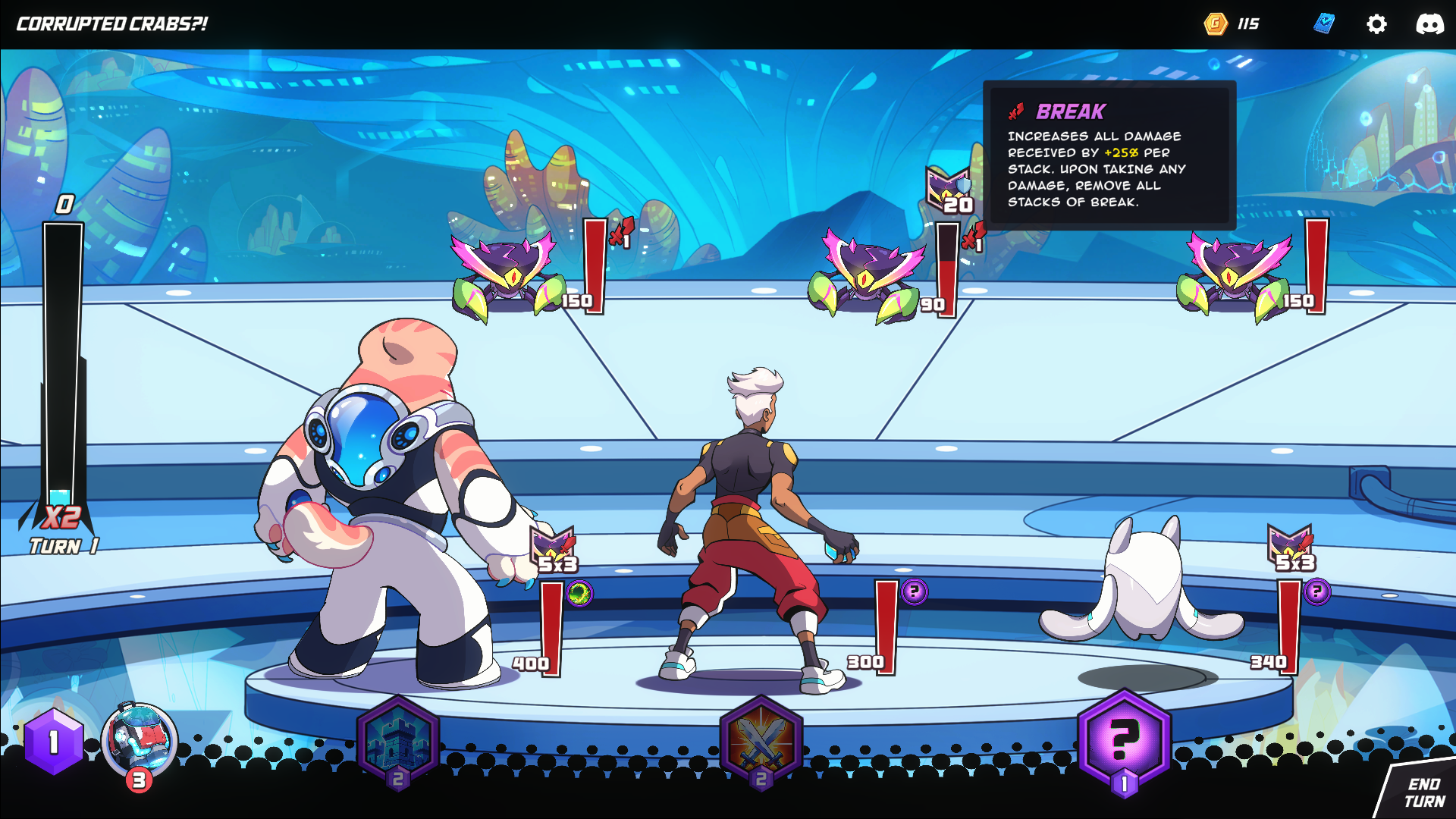Click the CORRUPTED CRABS?! title
The width and height of the screenshot is (1456, 819).
tap(110, 21)
